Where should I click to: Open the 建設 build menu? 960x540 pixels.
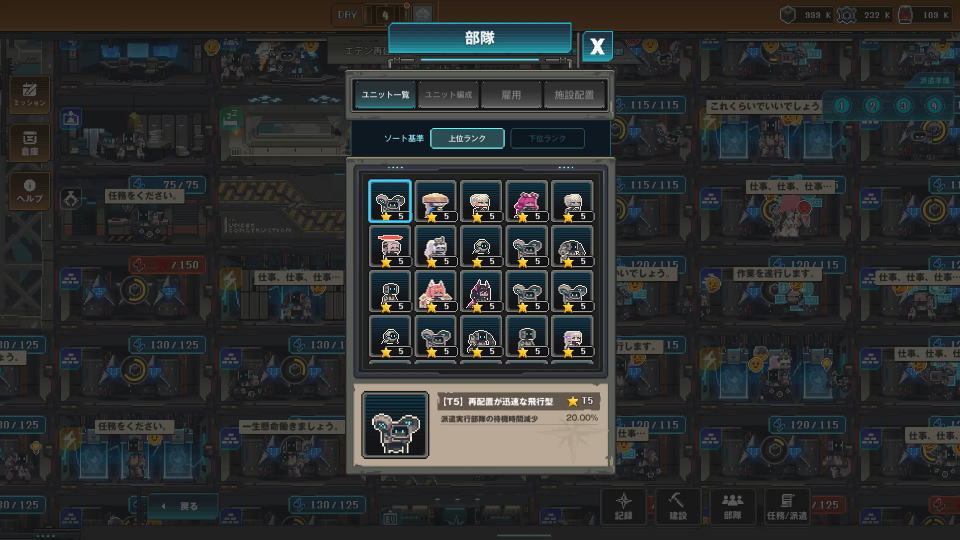click(678, 506)
